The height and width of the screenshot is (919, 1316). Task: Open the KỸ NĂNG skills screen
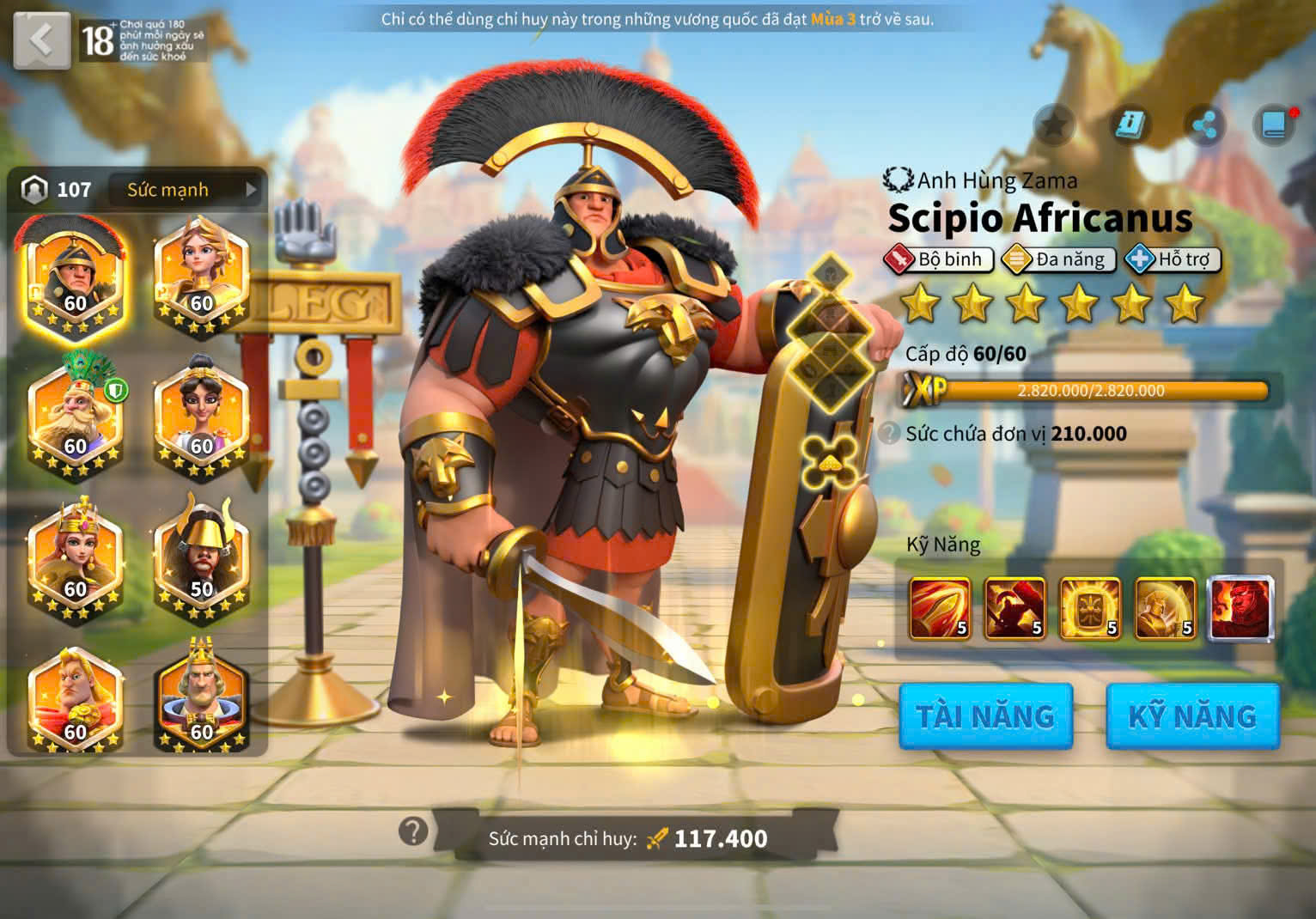(1192, 716)
